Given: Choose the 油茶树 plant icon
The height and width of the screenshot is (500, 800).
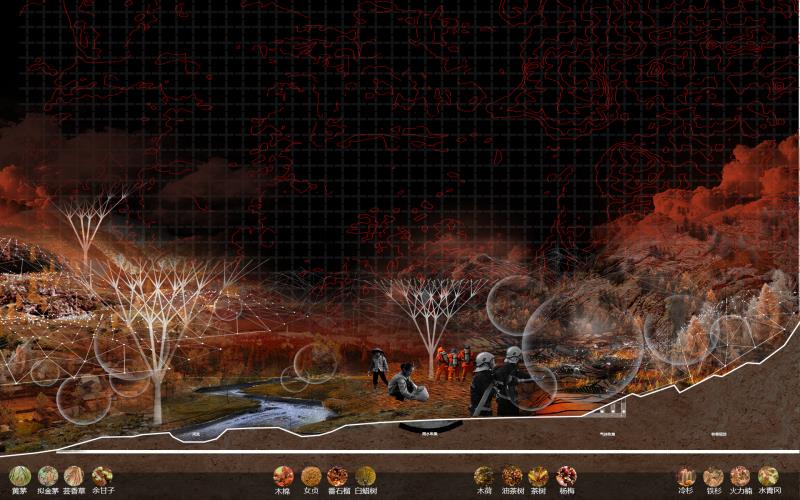Looking at the screenshot, I should pyautogui.click(x=512, y=476).
